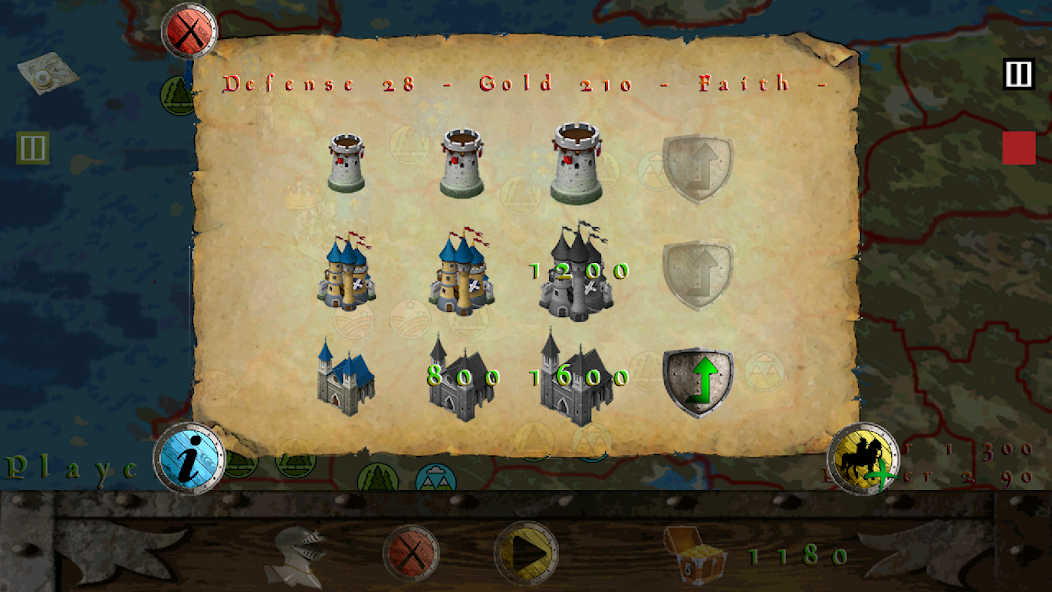Select the church costing 800

click(x=461, y=377)
